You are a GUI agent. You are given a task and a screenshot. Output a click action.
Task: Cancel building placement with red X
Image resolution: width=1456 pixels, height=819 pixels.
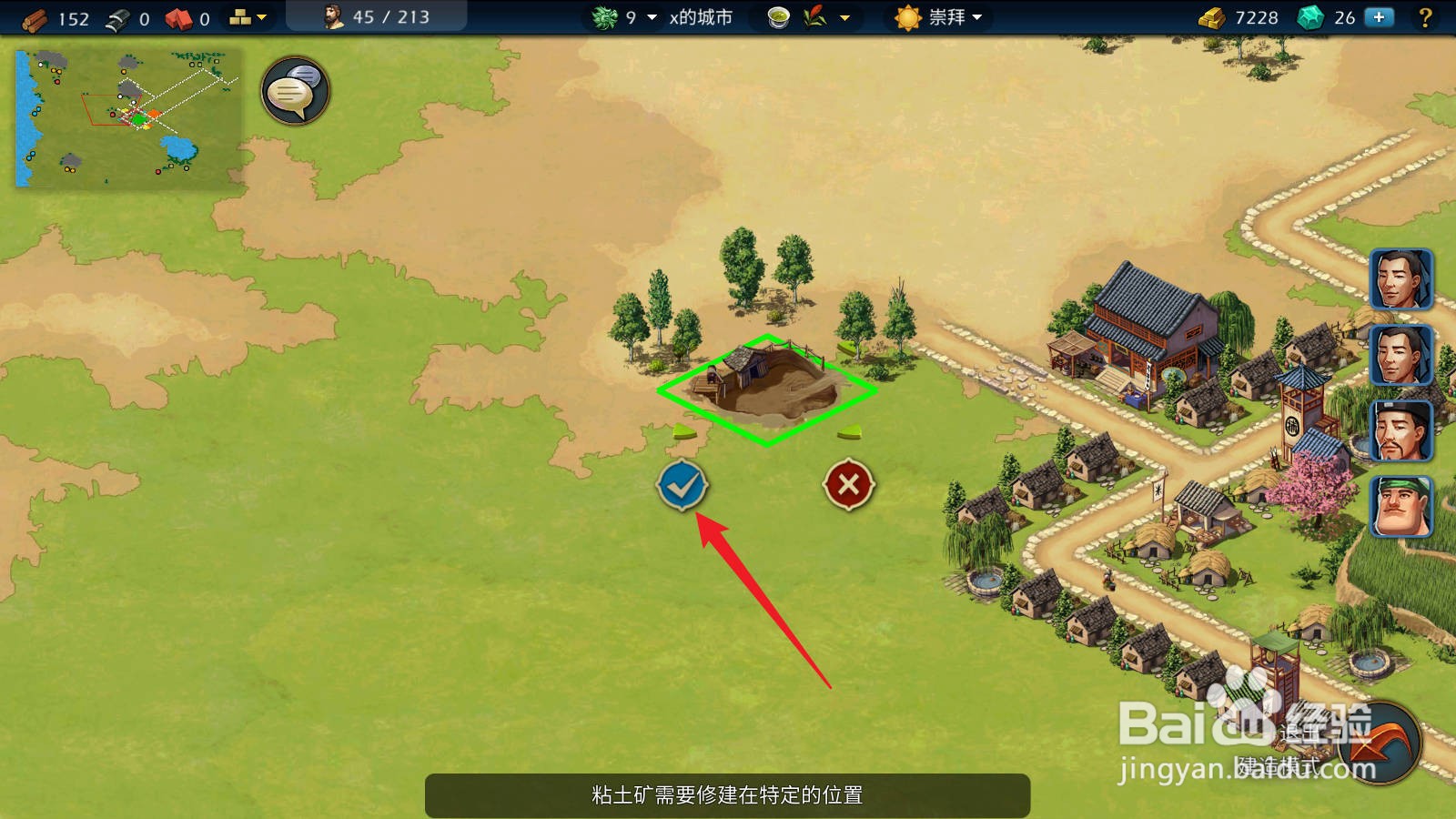point(848,484)
